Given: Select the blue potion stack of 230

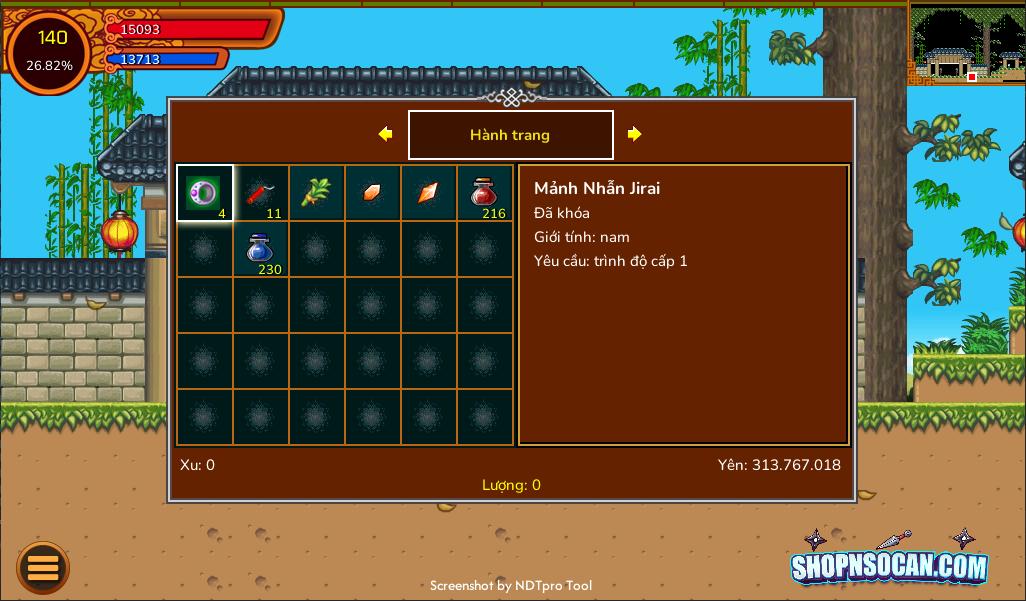Looking at the screenshot, I should (261, 249).
